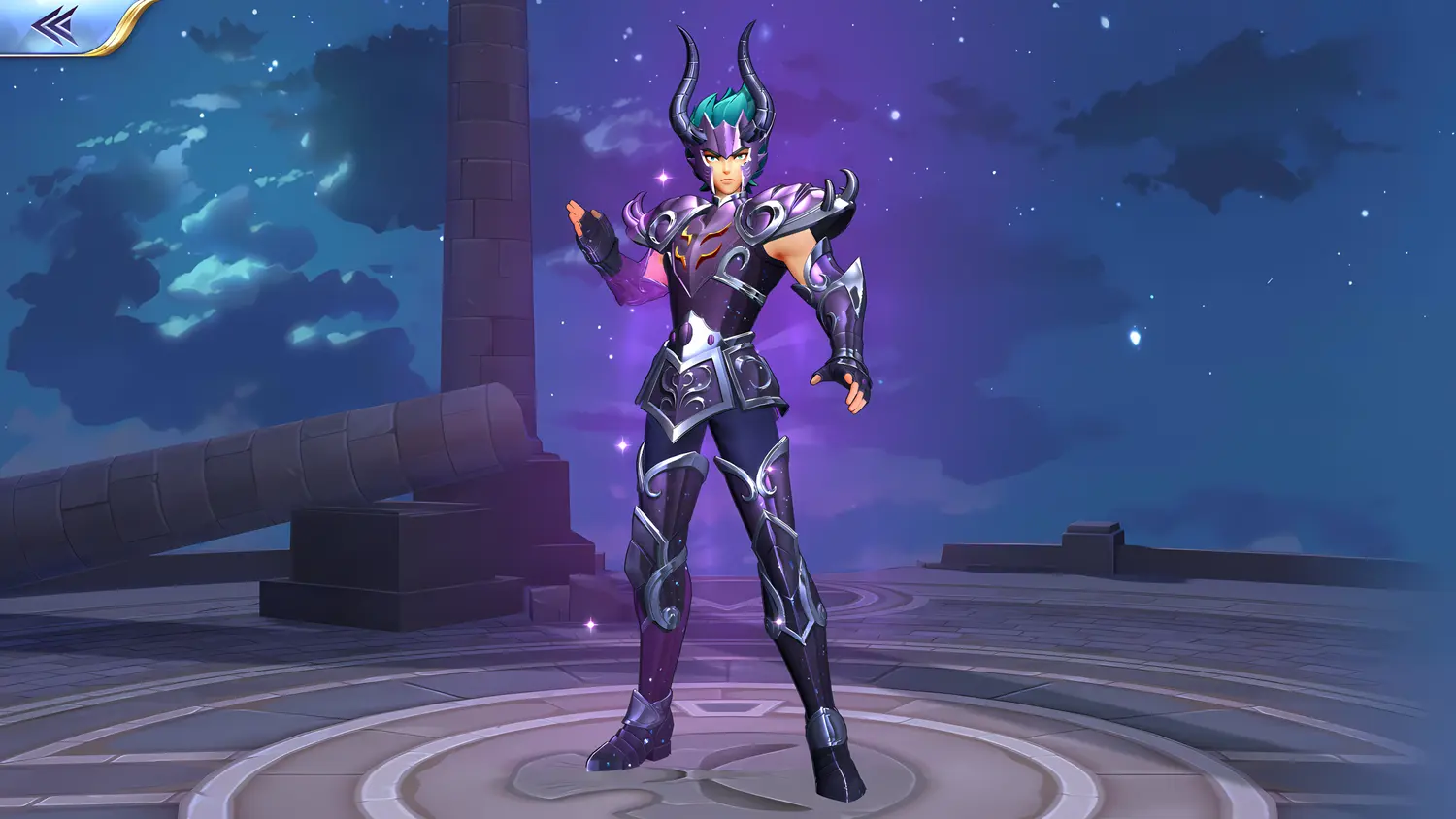The width and height of the screenshot is (1456, 819).
Task: Click the back arrow to exit character view
Action: 53,24
